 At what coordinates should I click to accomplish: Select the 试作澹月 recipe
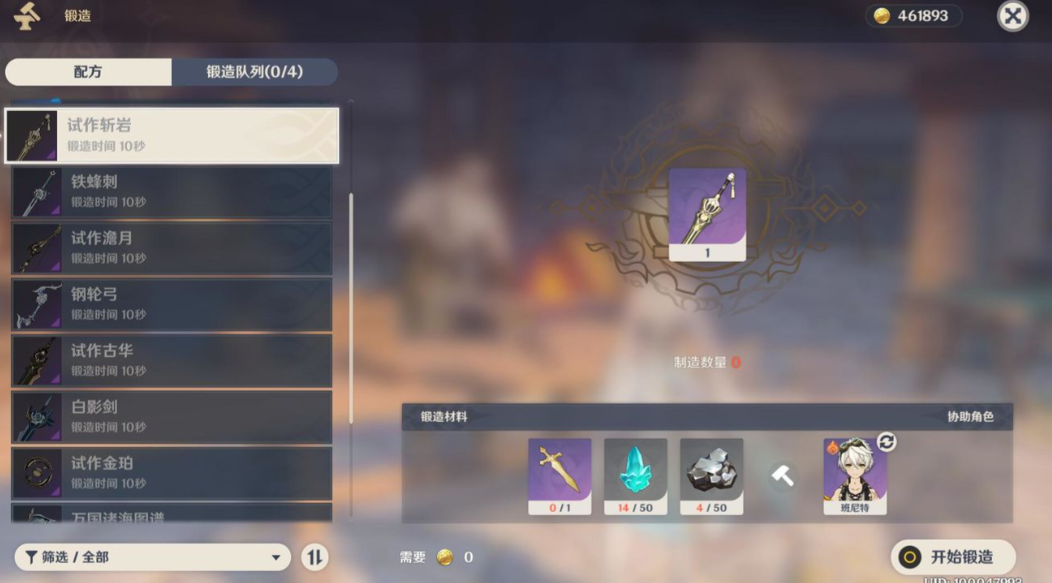(172, 247)
